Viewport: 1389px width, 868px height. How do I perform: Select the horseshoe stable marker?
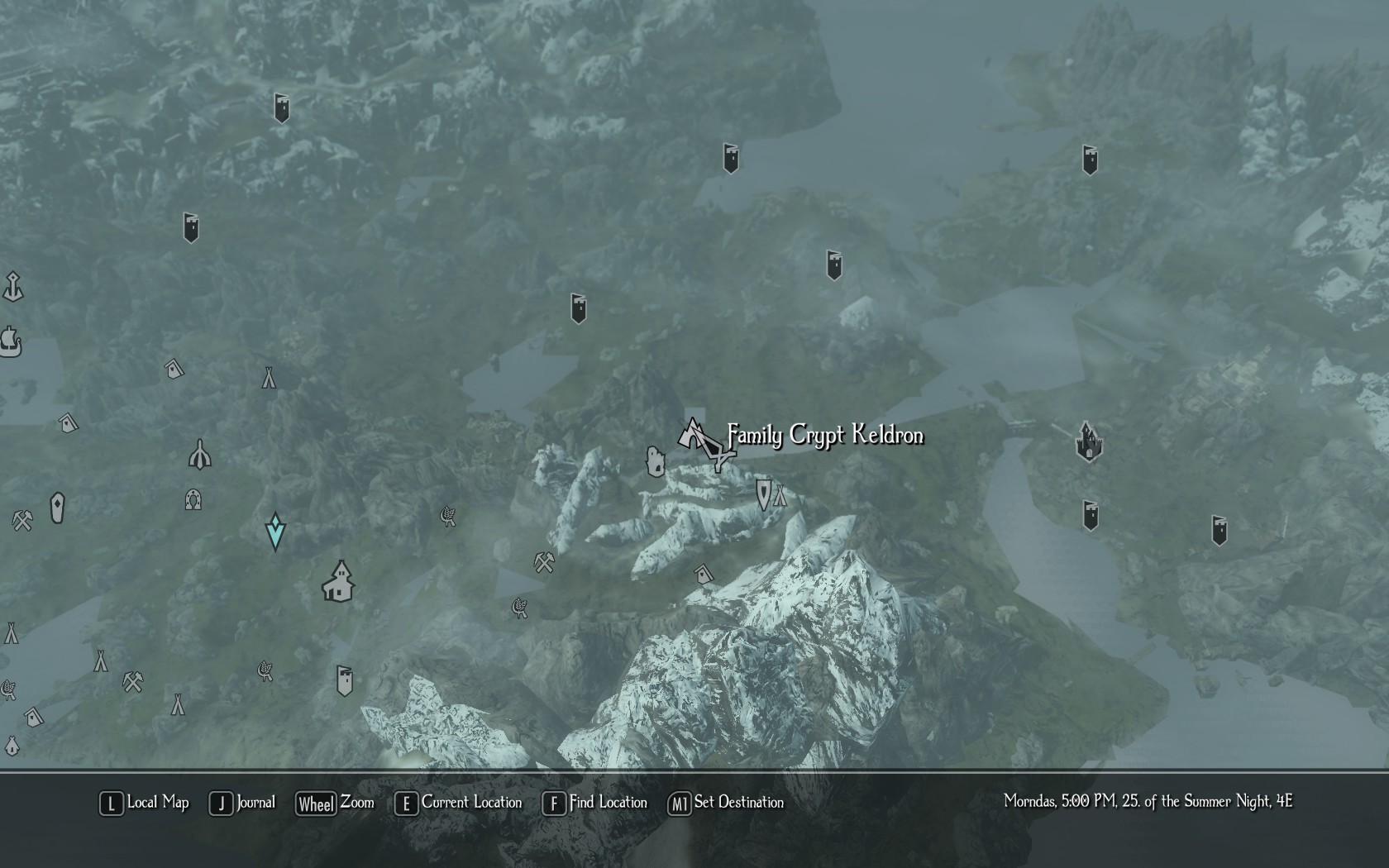click(x=193, y=499)
